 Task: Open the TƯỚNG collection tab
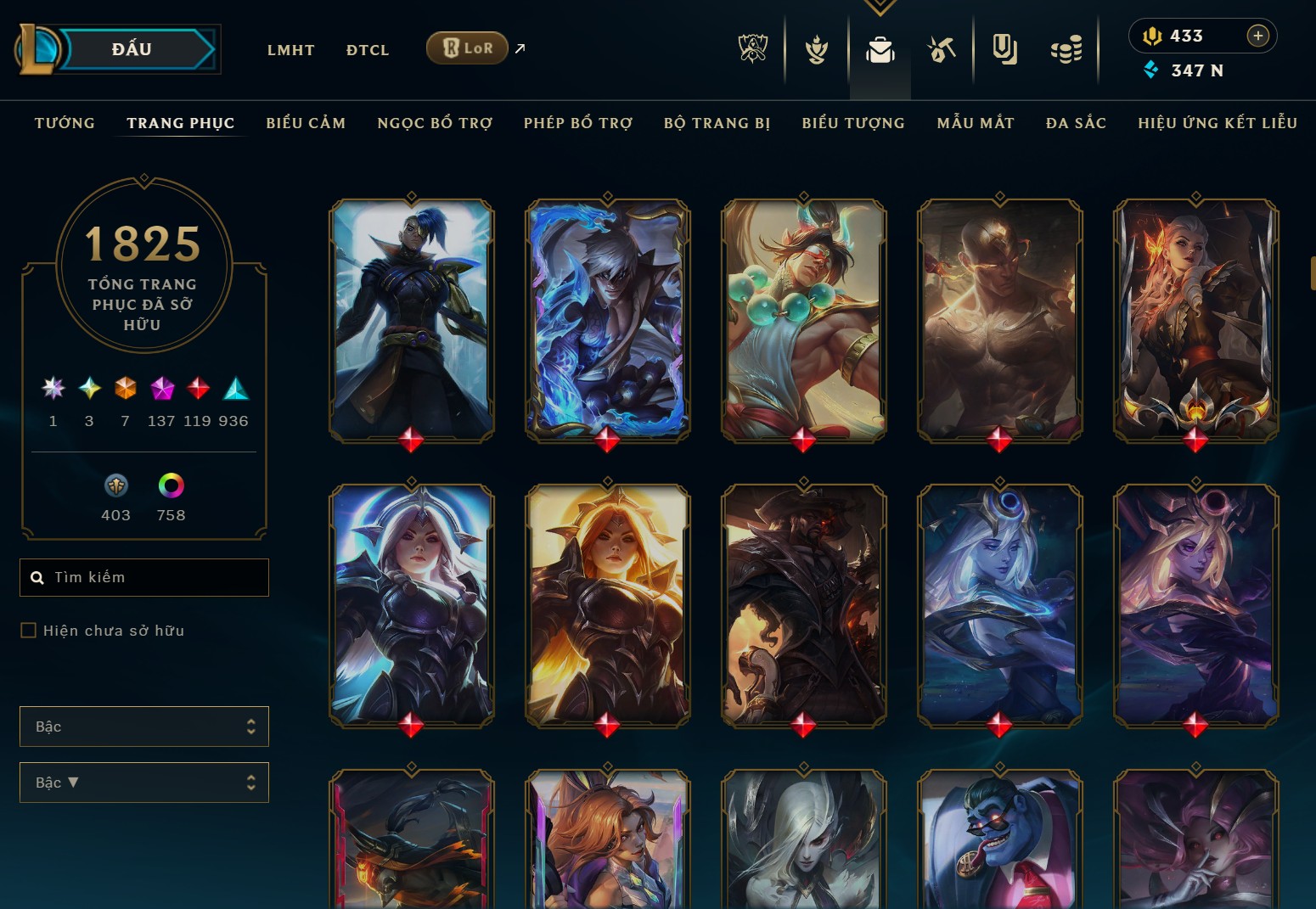(65, 123)
